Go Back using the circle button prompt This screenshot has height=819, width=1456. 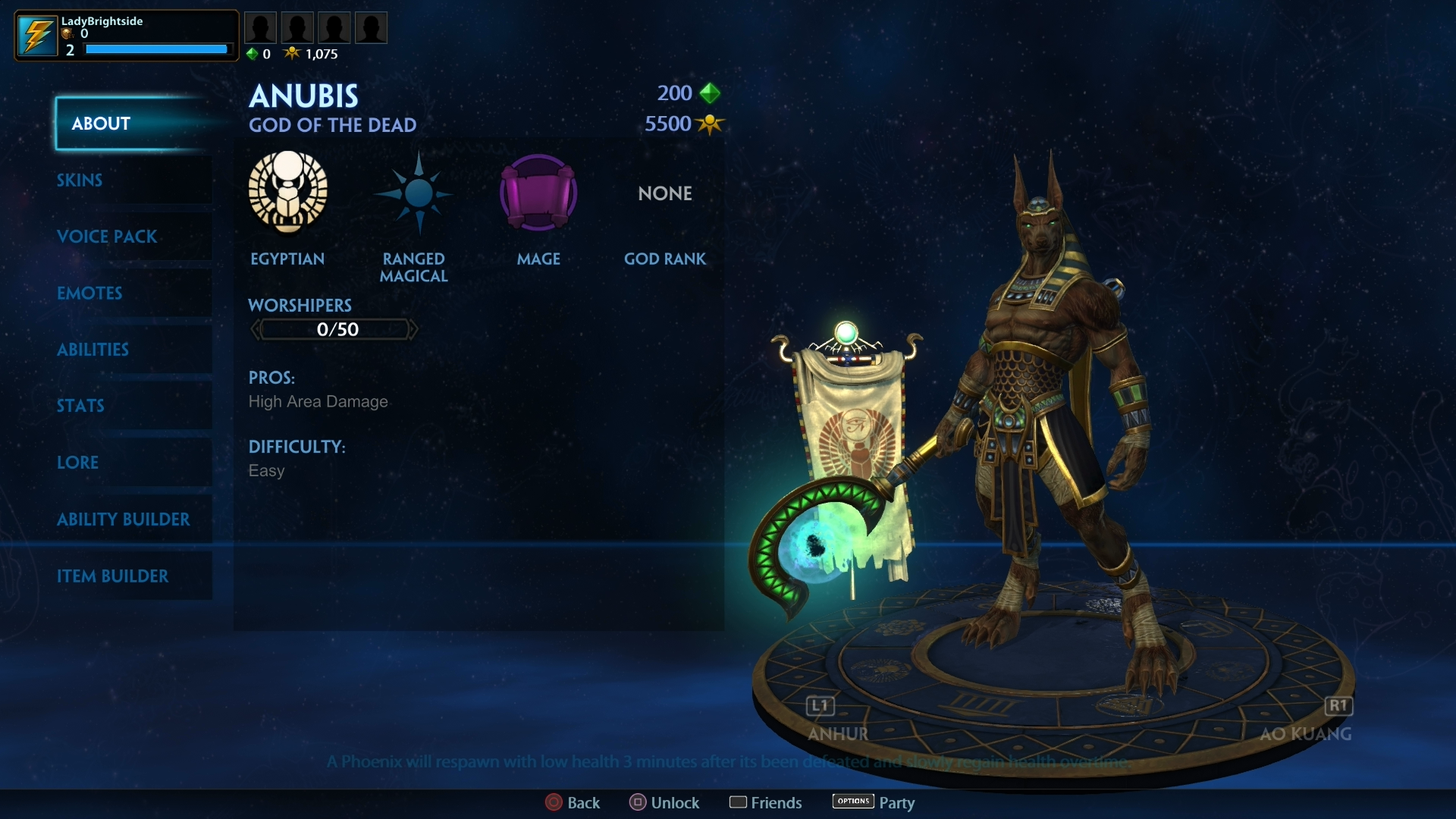click(573, 802)
